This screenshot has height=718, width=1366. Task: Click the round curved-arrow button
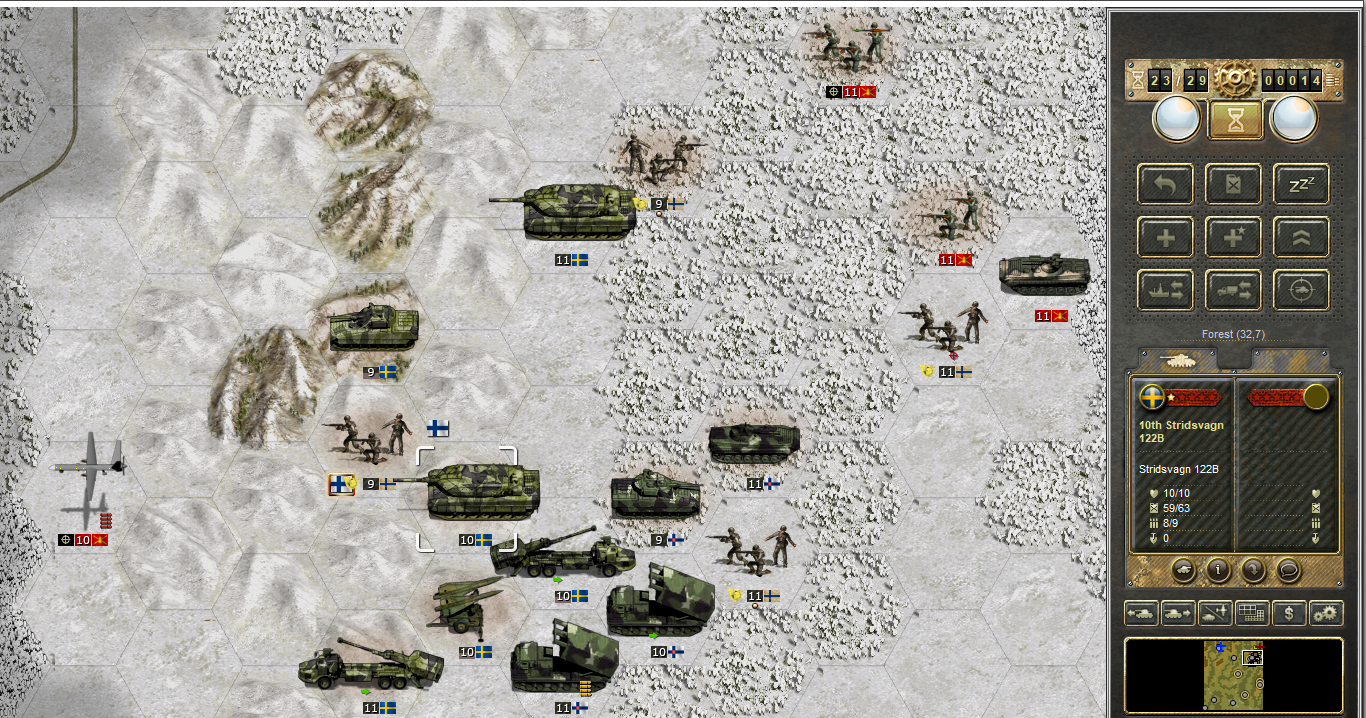(1253, 569)
